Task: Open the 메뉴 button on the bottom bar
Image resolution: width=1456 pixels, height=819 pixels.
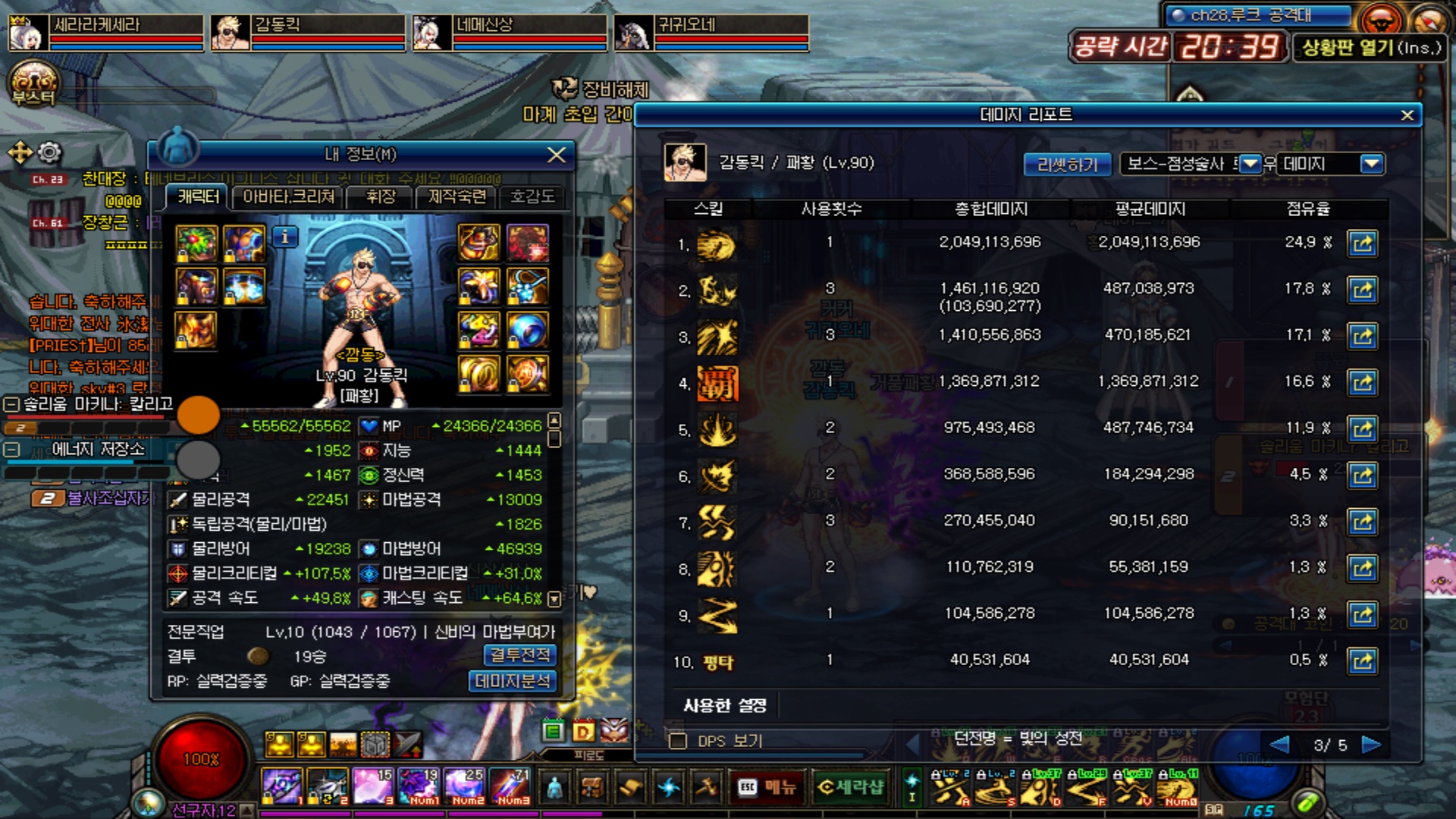Action: coord(767,788)
